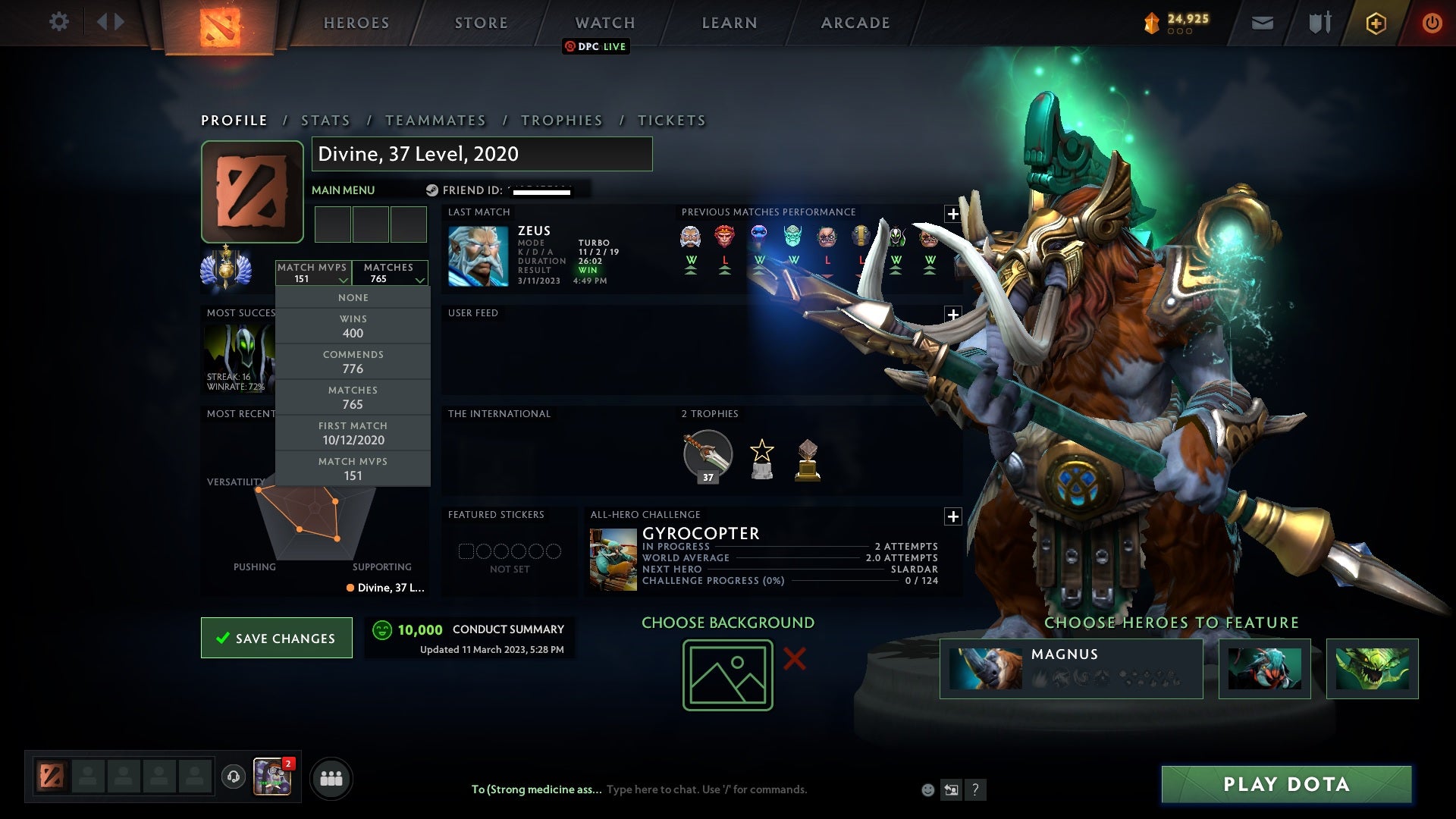The height and width of the screenshot is (819, 1456).
Task: Expand Previous Matches Performance with plus button
Action: point(953,213)
